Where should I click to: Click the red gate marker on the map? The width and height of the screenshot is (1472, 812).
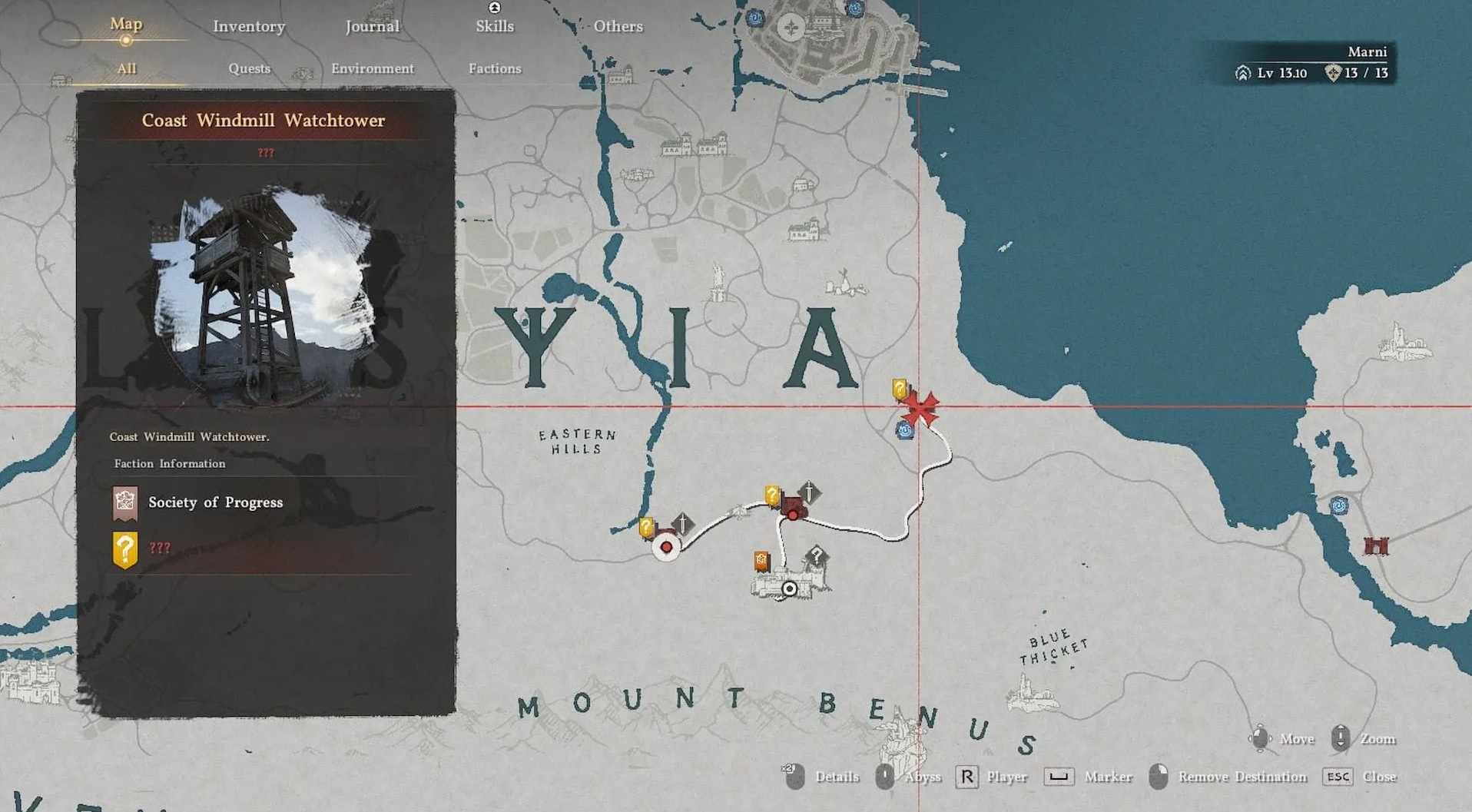[1375, 546]
